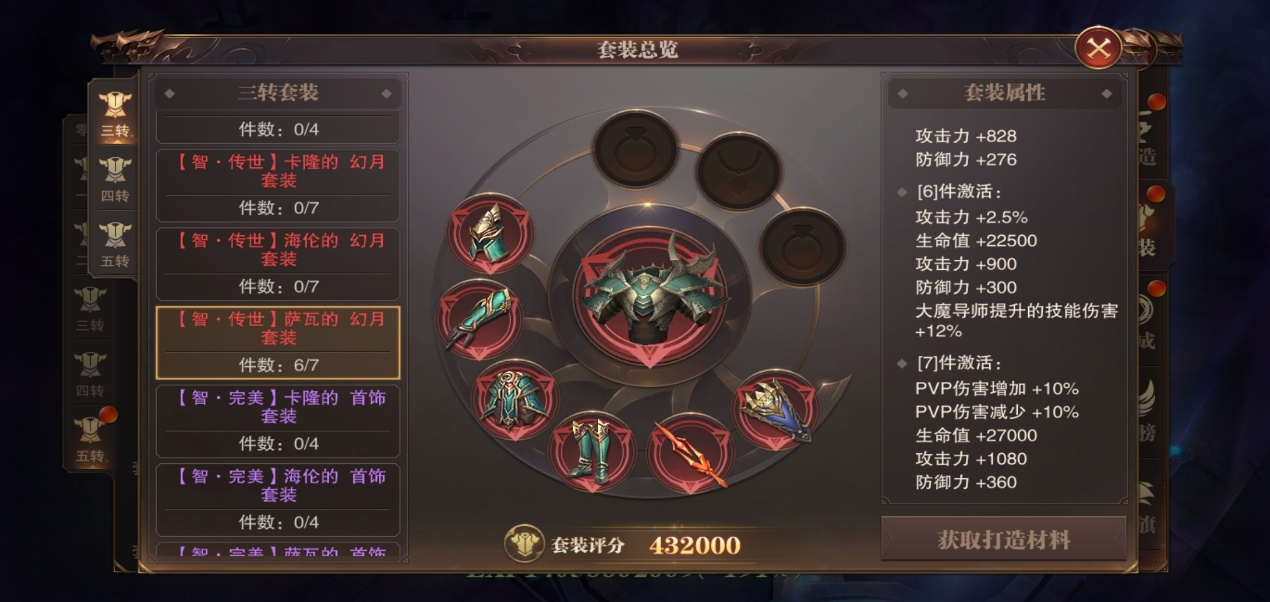Select 【智·传世】海伦的 幻月套装 entry

tap(278, 263)
